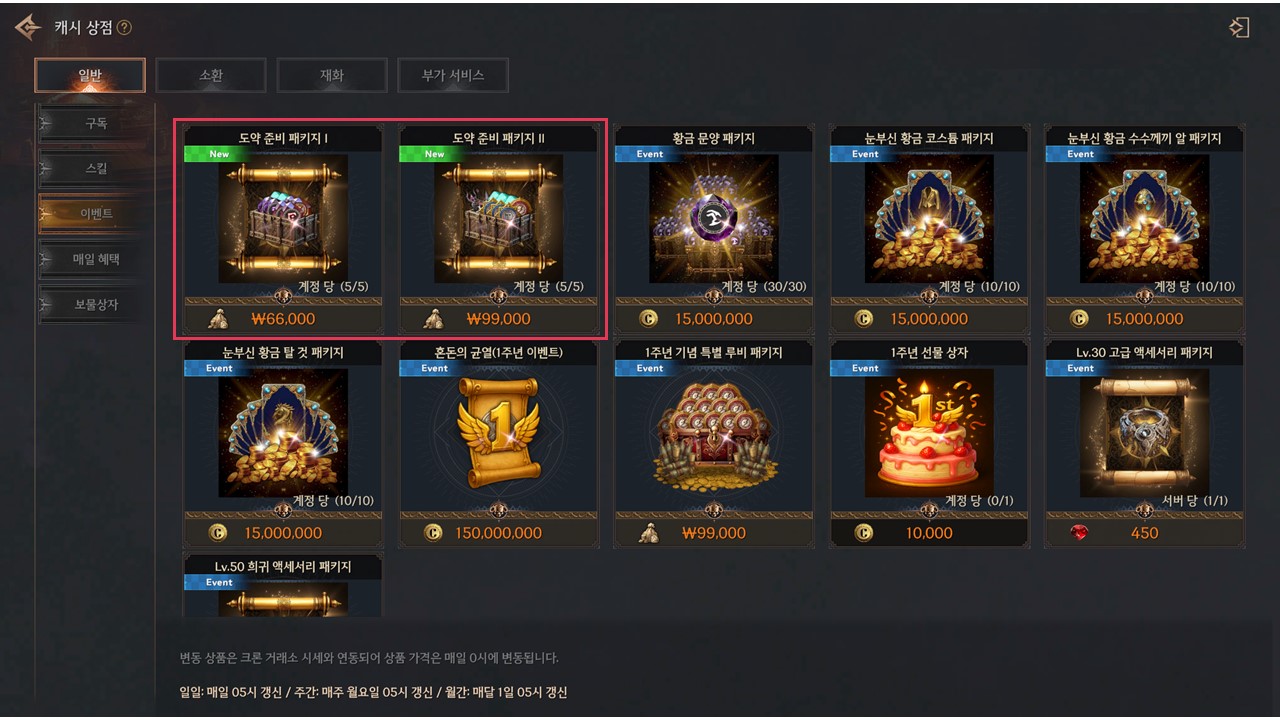Viewport: 1280px width, 720px height.
Task: Select the 도약 준비 패키지 I item
Action: point(283,219)
